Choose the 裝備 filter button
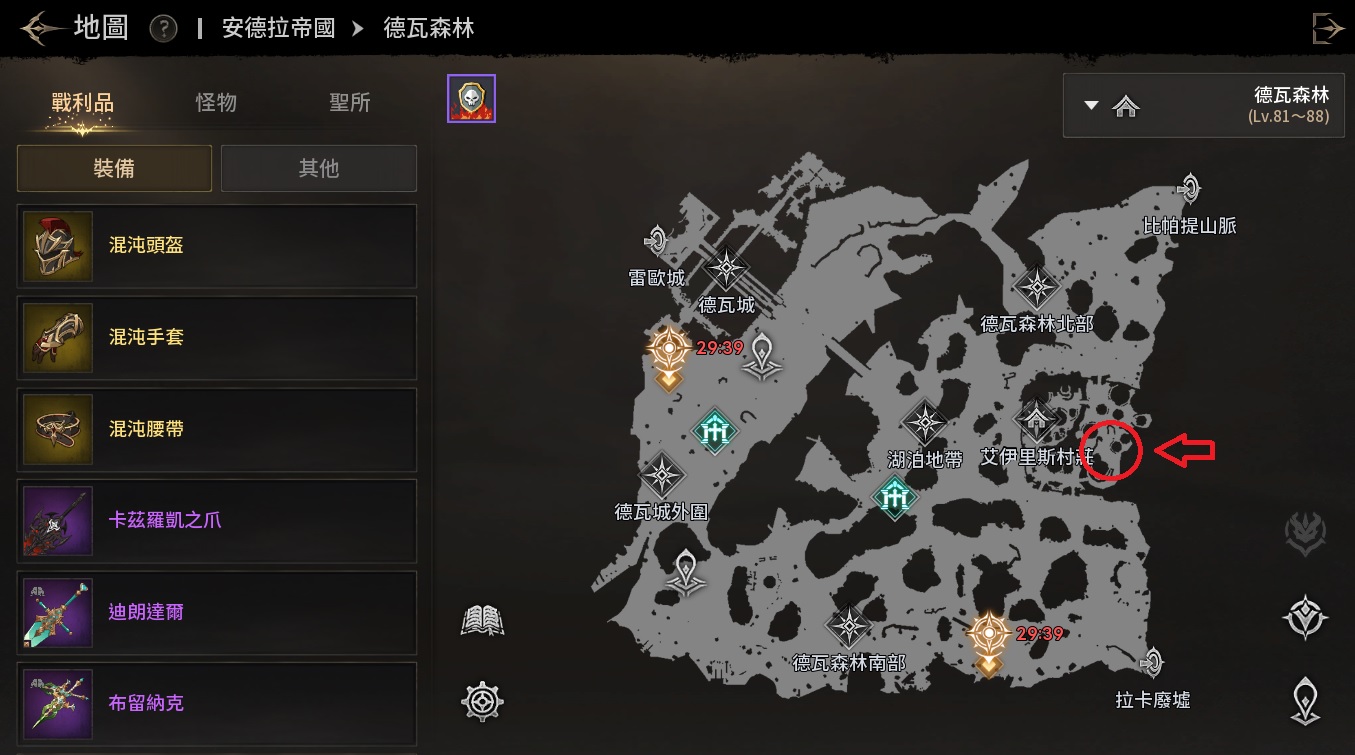The height and width of the screenshot is (755, 1355). coord(114,168)
